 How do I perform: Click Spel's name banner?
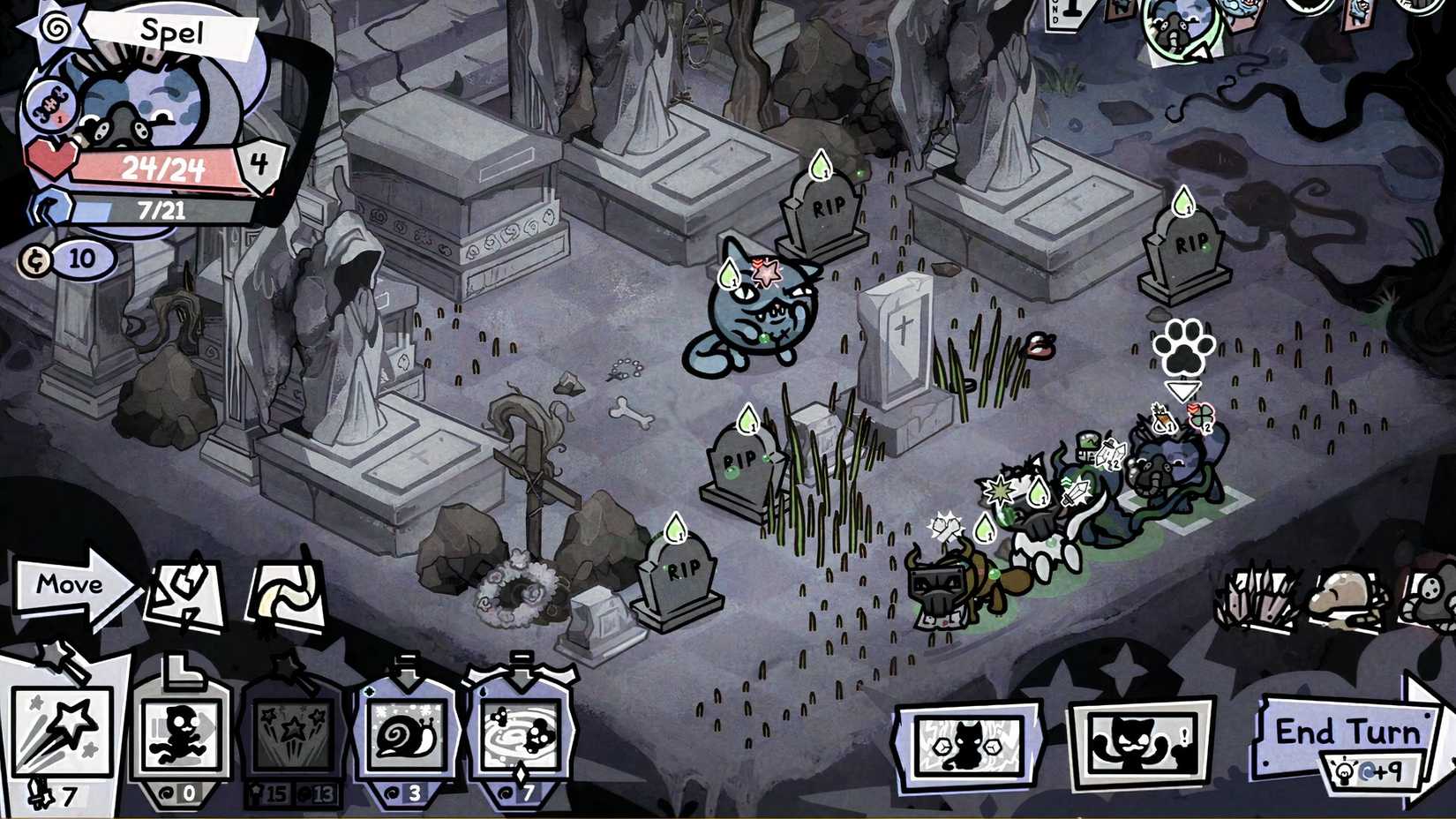pos(172,33)
